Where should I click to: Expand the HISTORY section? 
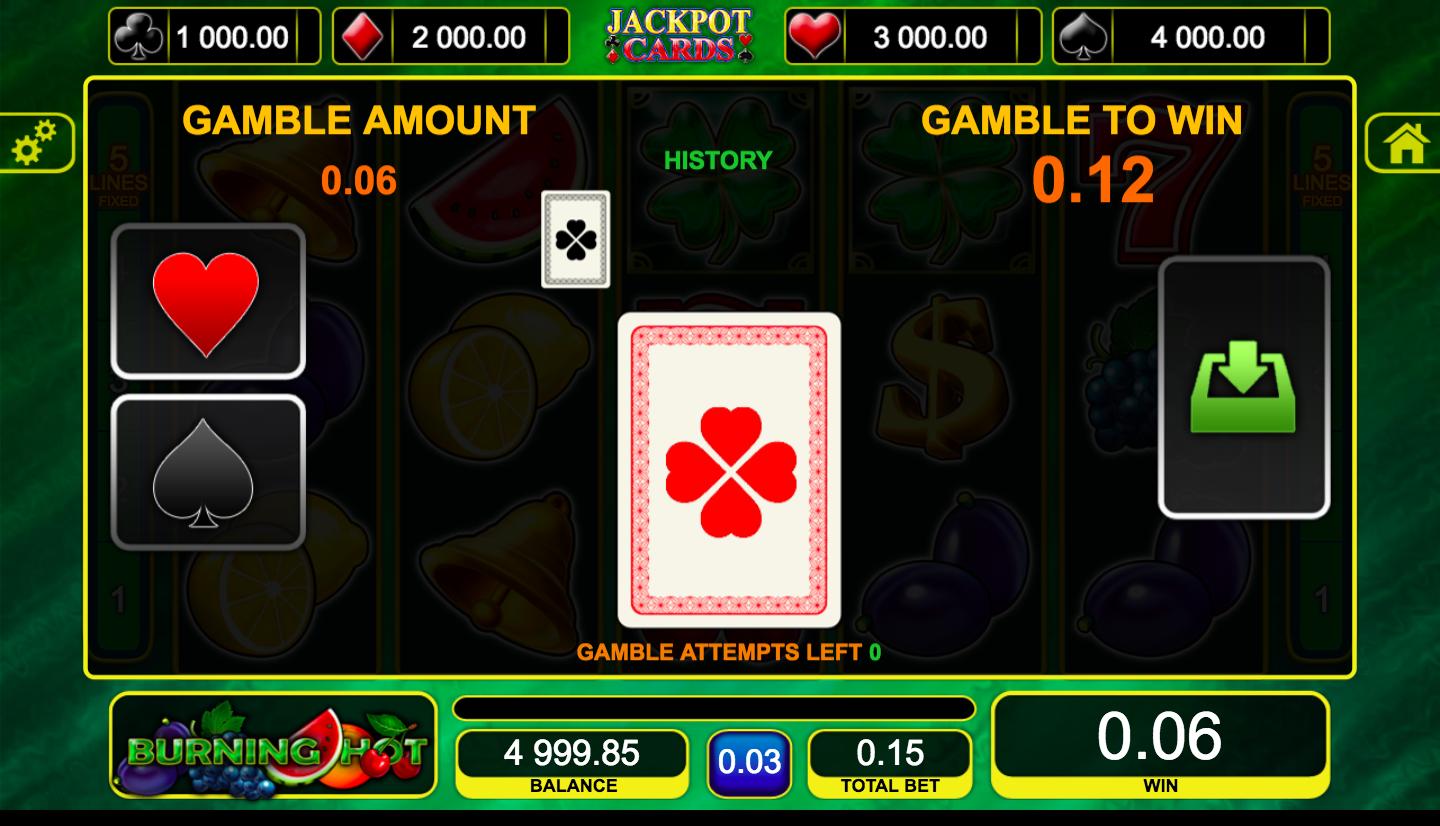pos(717,161)
